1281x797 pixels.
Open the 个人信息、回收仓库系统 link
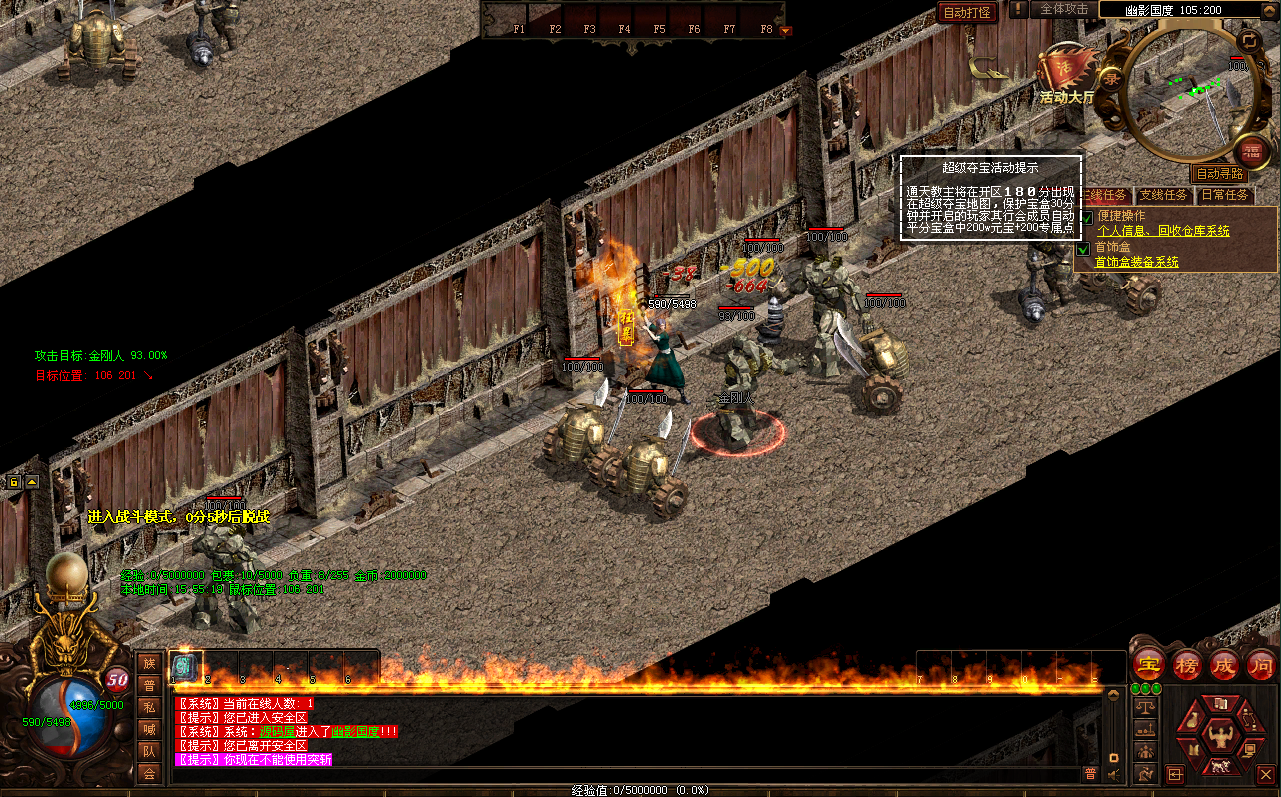click(x=1163, y=231)
